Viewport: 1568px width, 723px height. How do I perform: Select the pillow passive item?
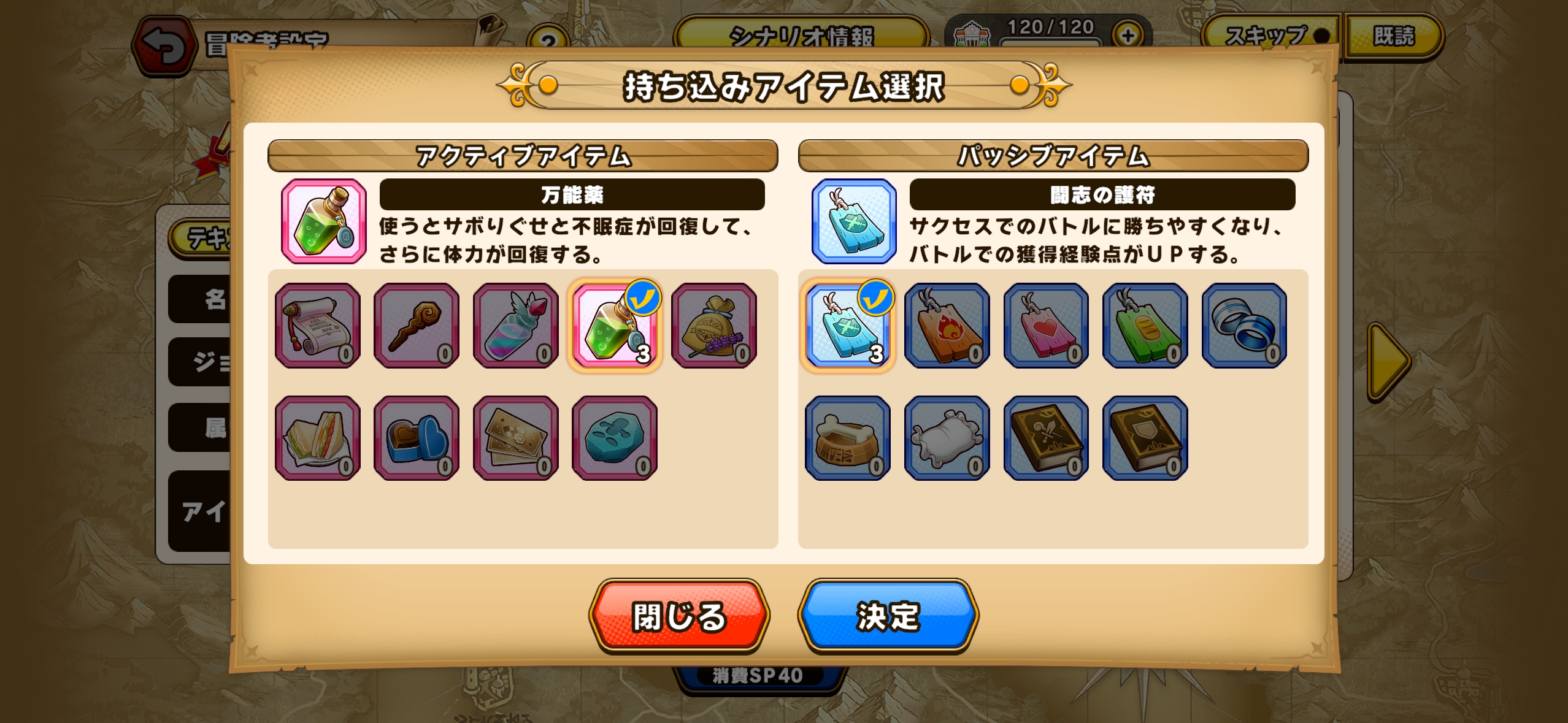point(947,437)
